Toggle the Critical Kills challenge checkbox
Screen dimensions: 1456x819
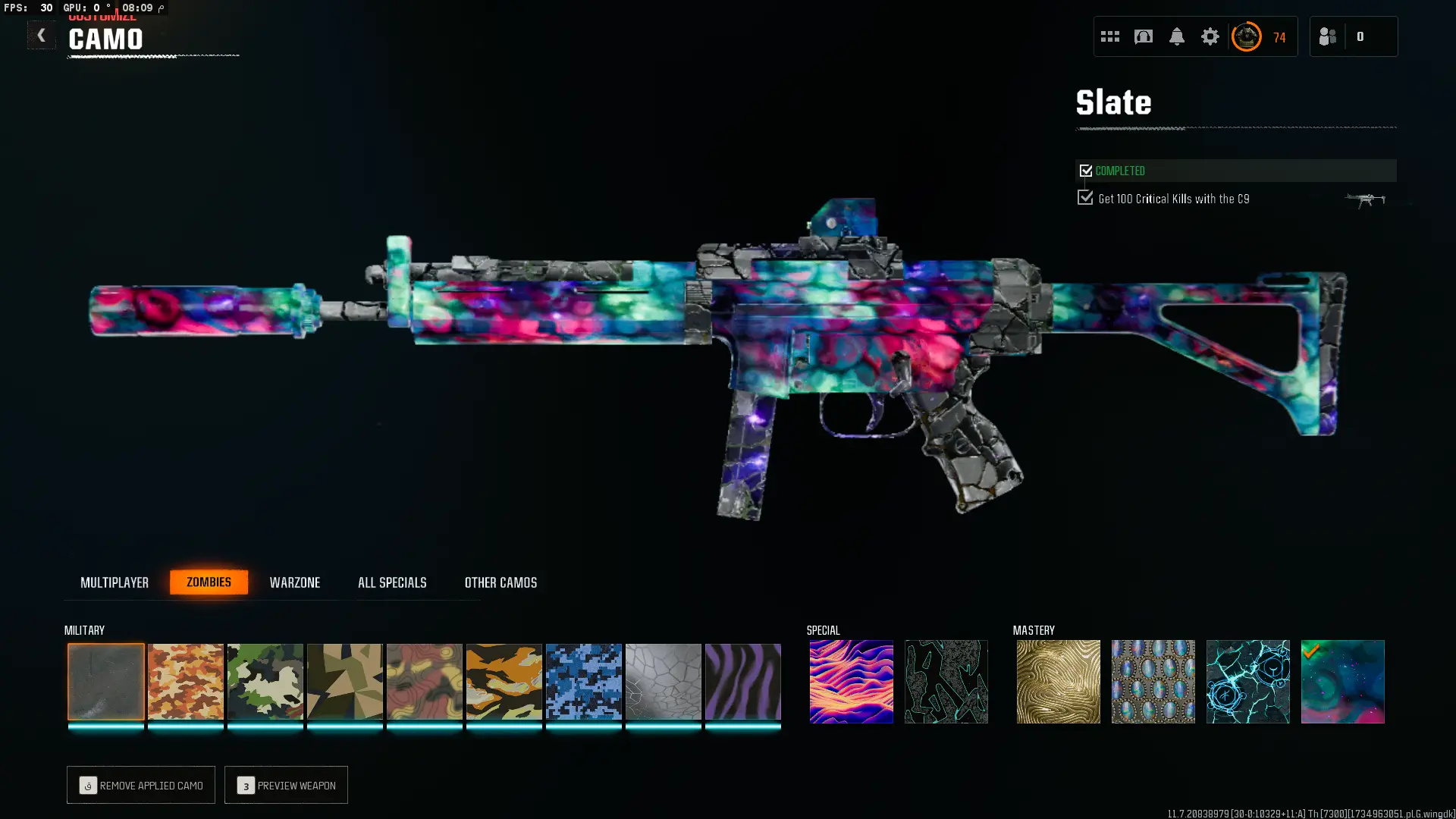click(x=1085, y=197)
